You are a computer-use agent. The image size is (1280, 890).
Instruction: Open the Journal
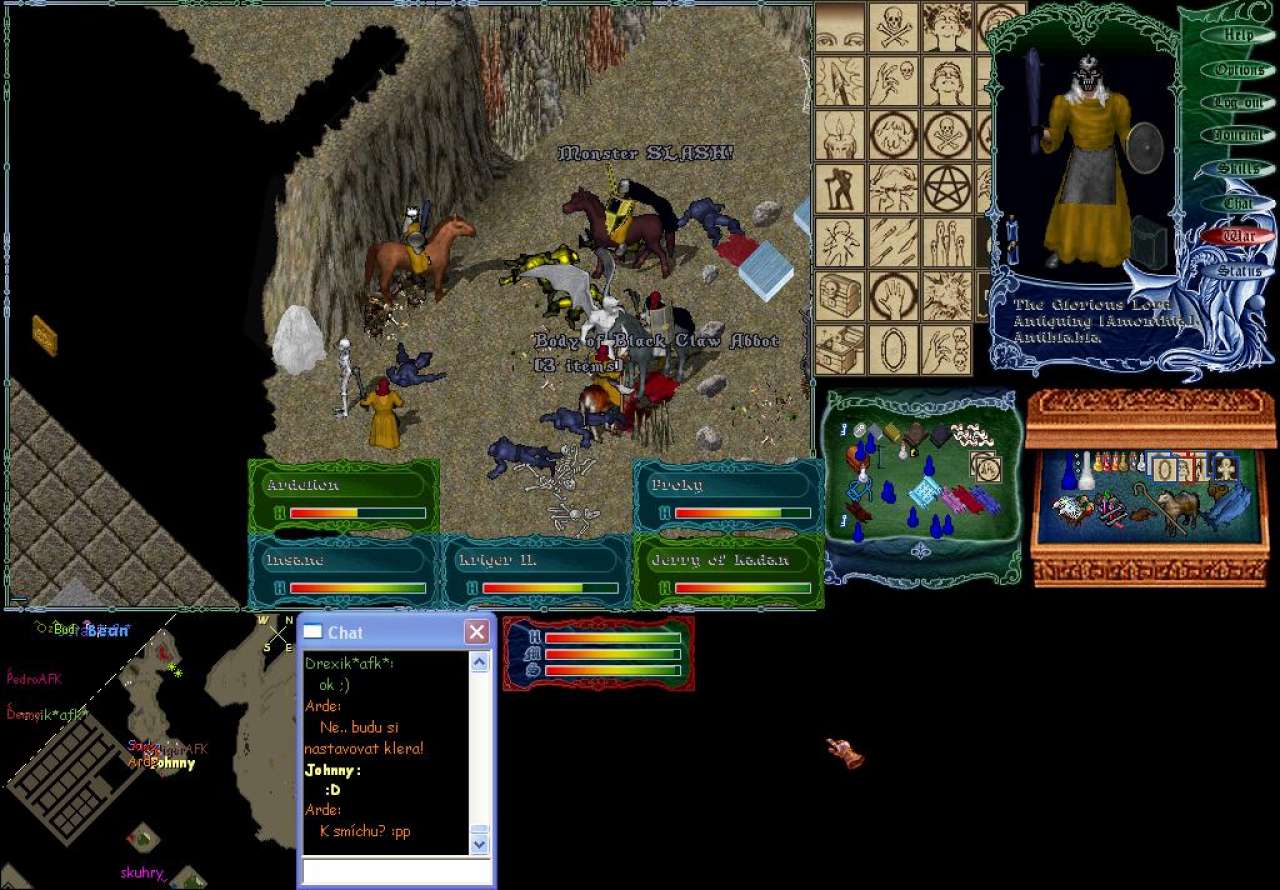click(1239, 136)
